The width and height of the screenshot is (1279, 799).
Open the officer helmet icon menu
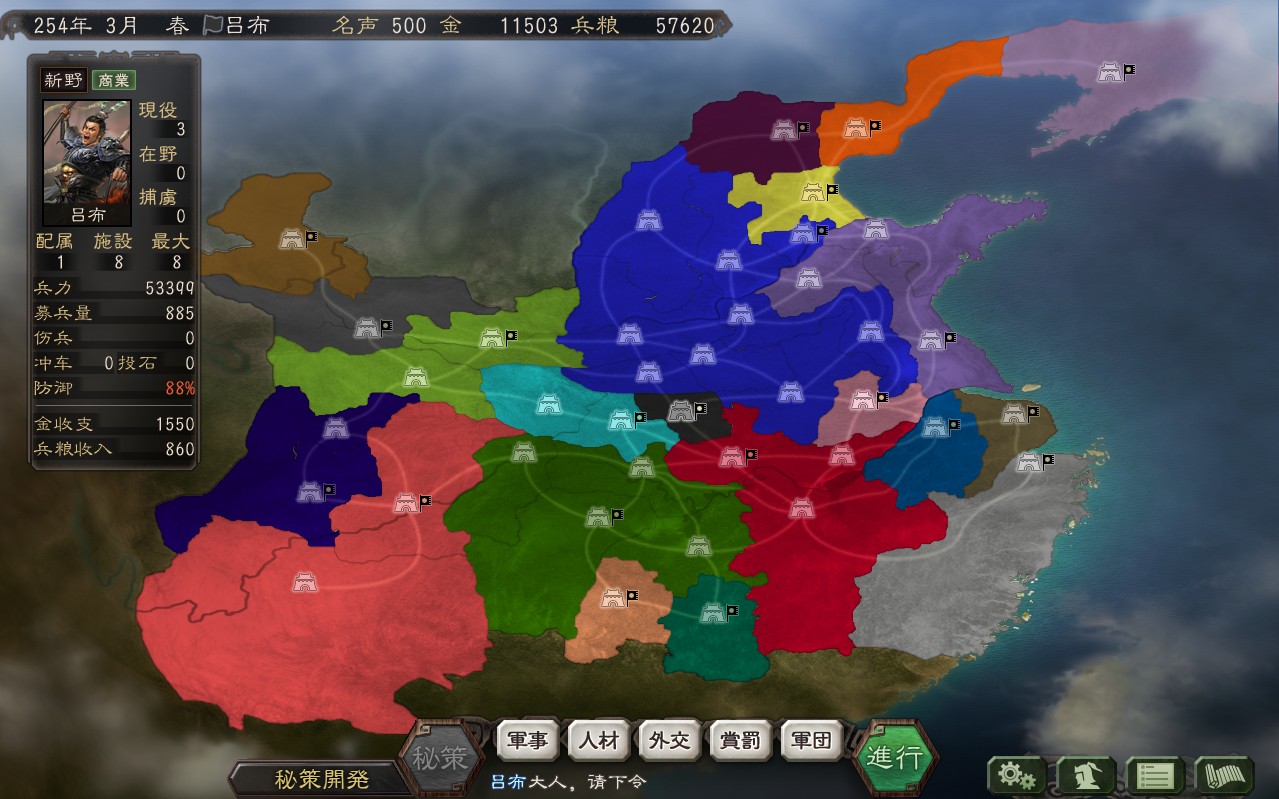[x=1087, y=775]
